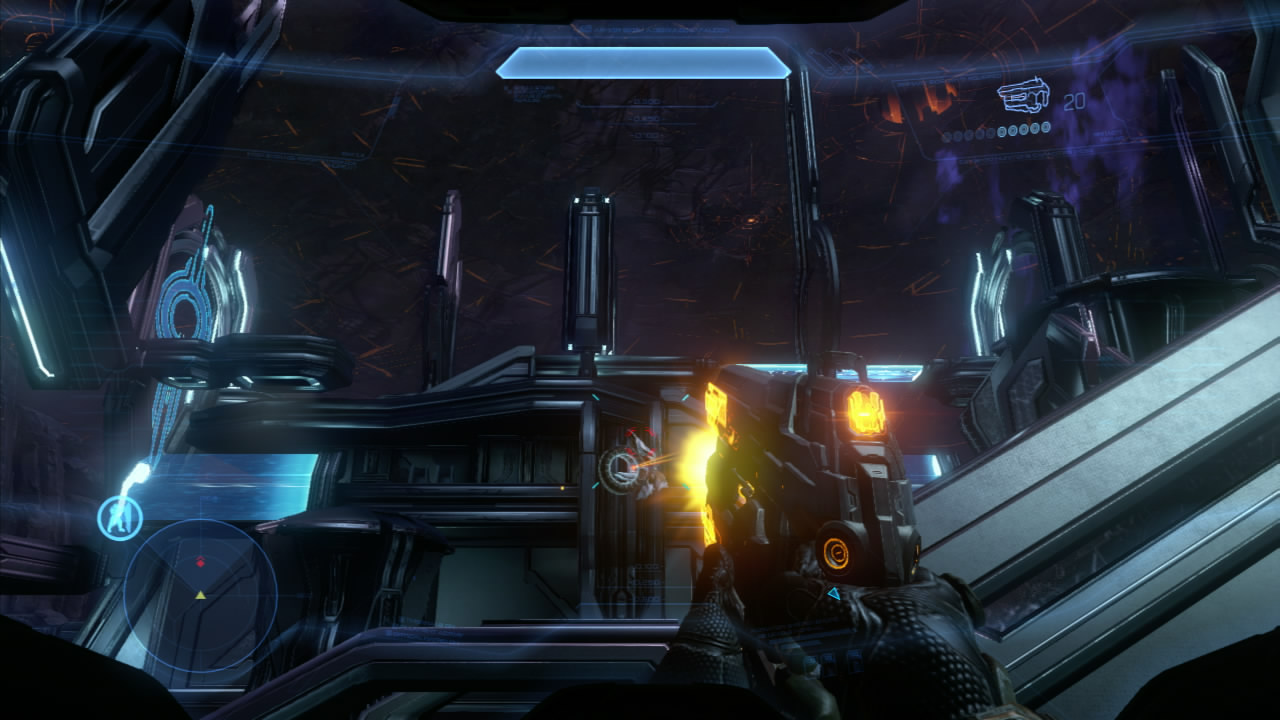Activate the armor ability icon above the radar
Screen dimensions: 1280x720
tap(120, 518)
